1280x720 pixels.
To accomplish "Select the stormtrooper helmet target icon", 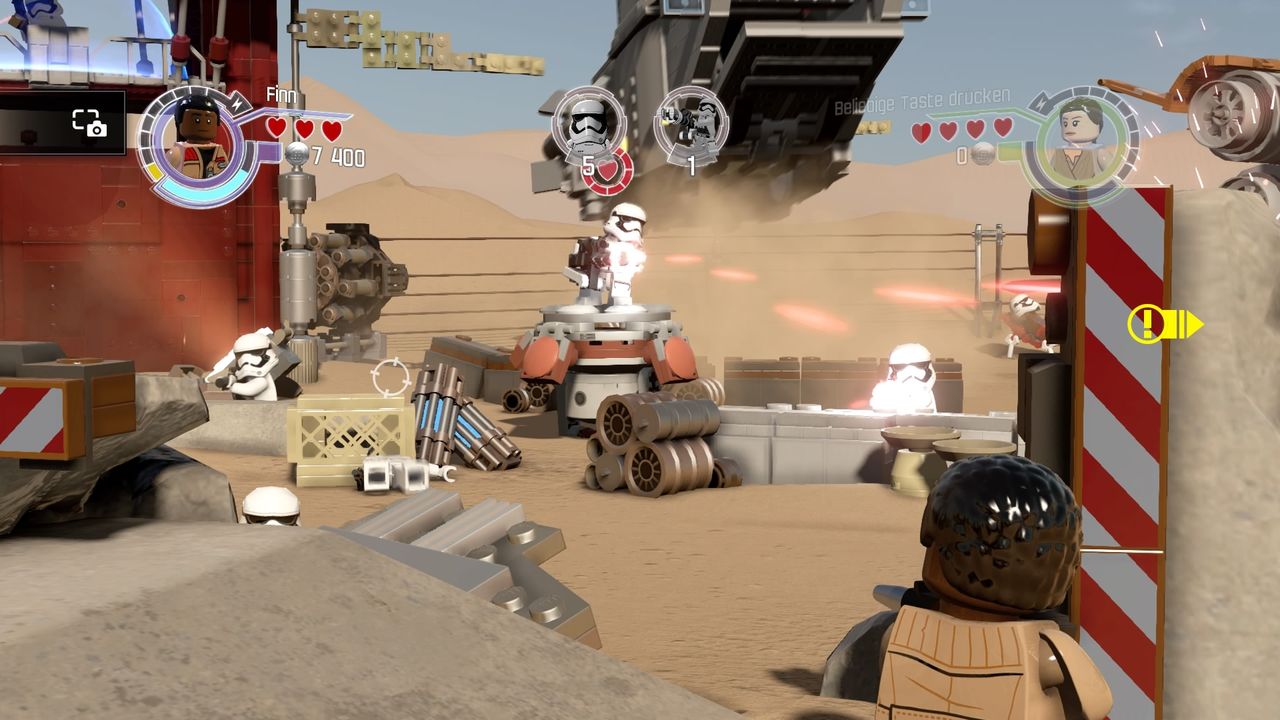I will click(x=588, y=123).
